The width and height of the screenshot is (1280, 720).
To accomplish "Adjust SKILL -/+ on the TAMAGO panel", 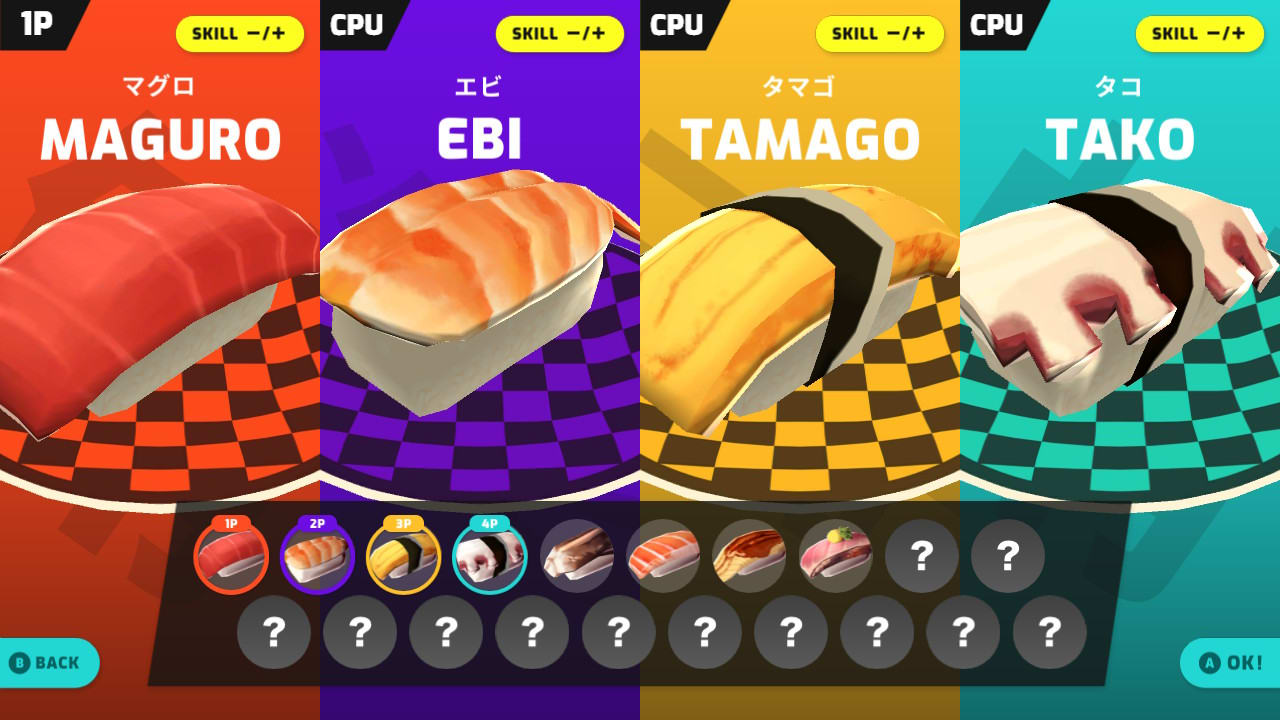I will pos(879,33).
